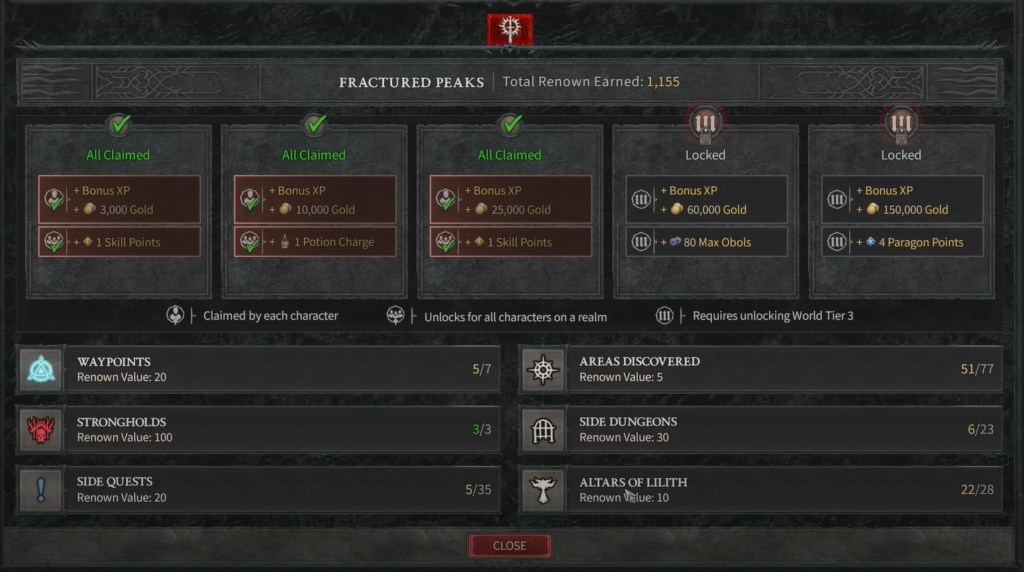Click the Altars of Lilith statue icon
The height and width of the screenshot is (572, 1024).
click(544, 490)
